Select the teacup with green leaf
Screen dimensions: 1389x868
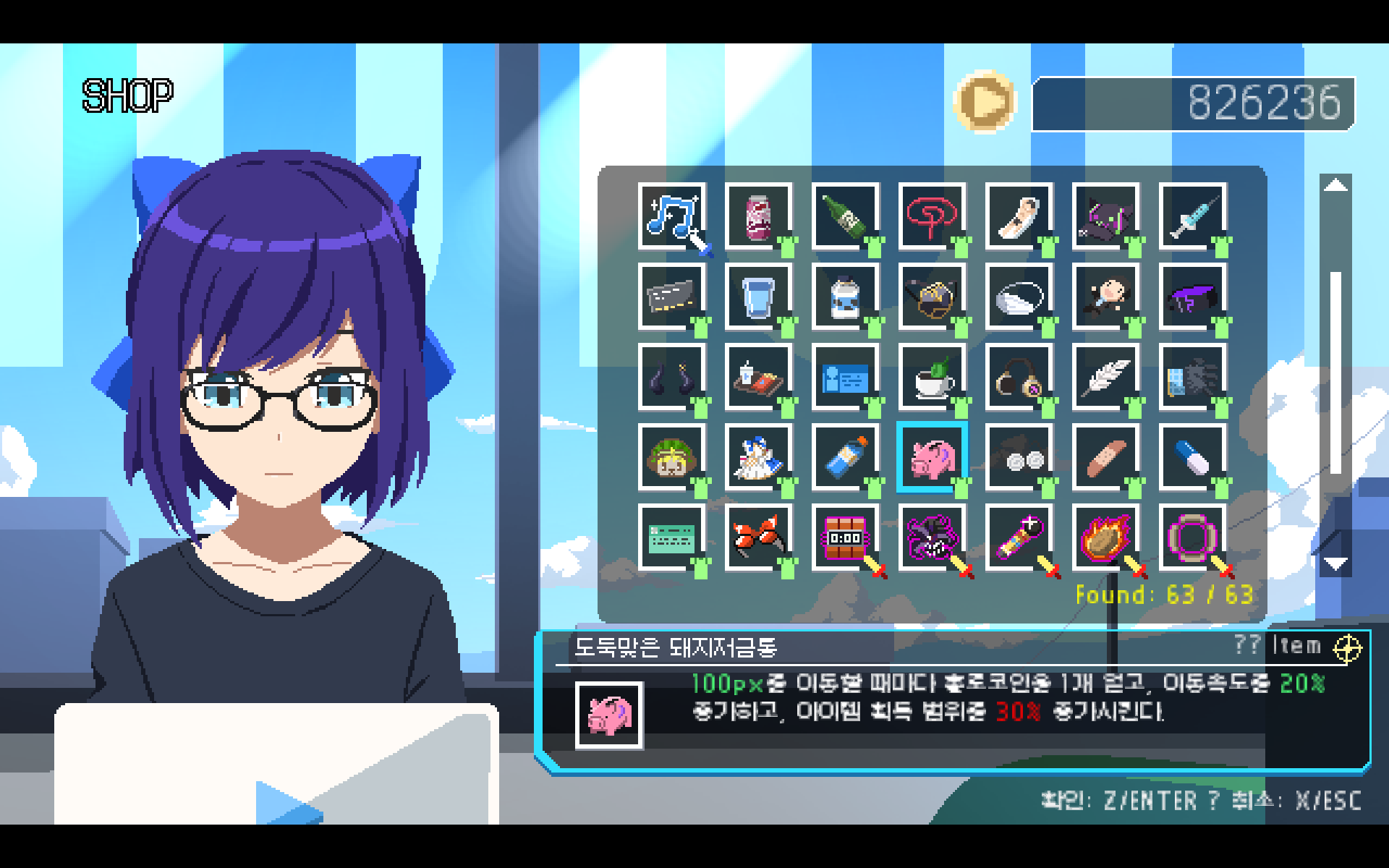[932, 377]
